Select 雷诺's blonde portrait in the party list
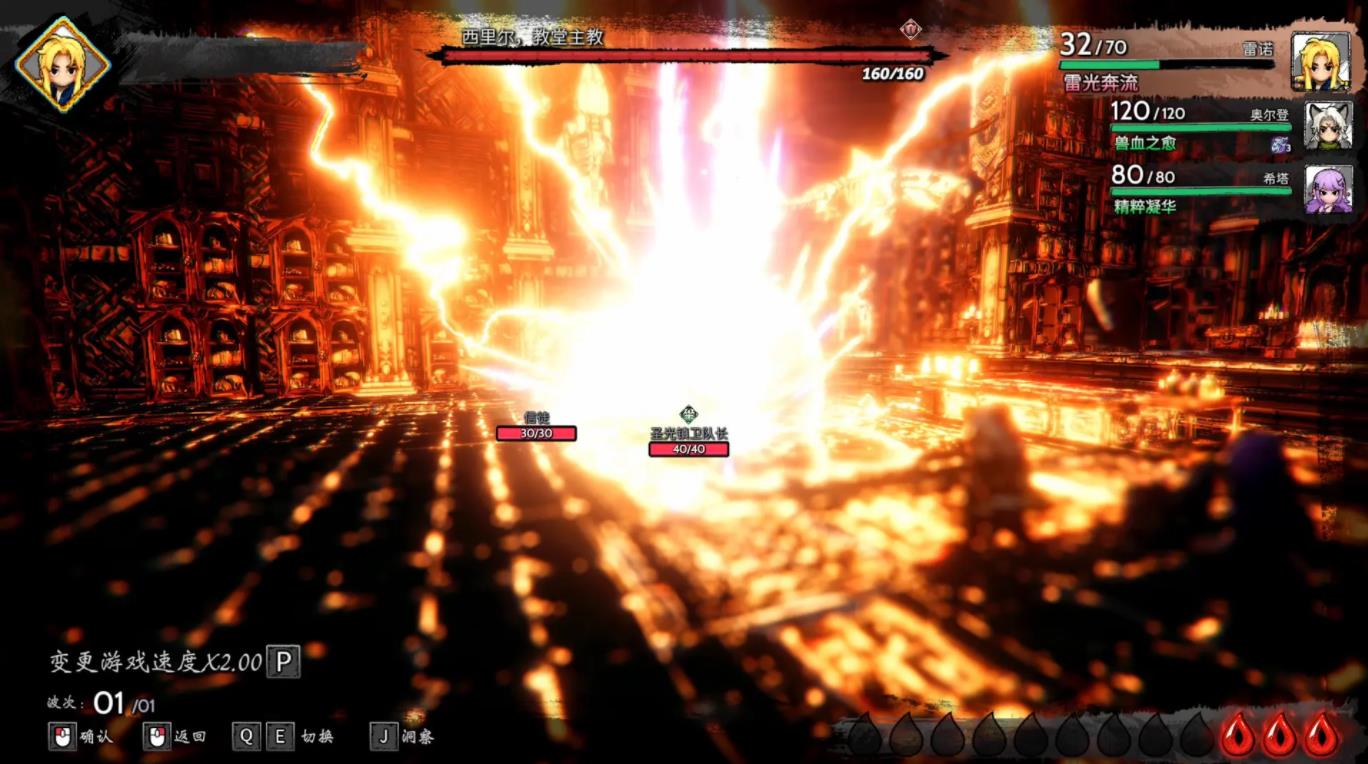This screenshot has height=764, width=1368. [x=1320, y=62]
